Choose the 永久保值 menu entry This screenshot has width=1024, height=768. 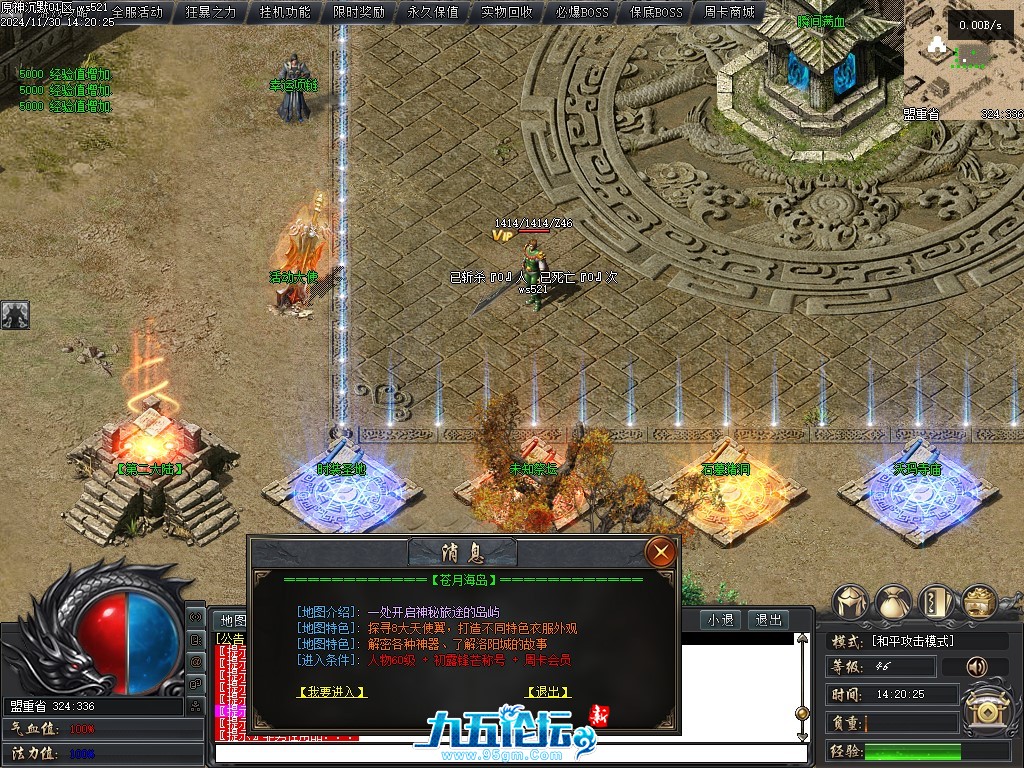(433, 13)
